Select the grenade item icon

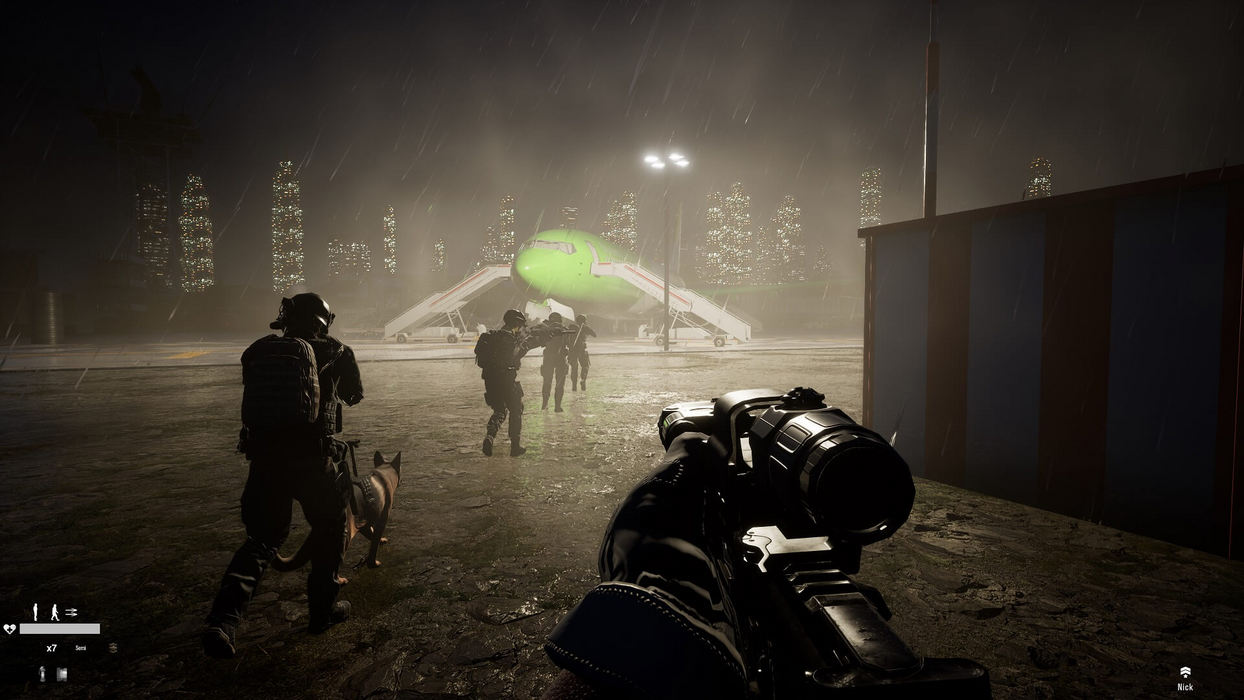click(x=42, y=674)
